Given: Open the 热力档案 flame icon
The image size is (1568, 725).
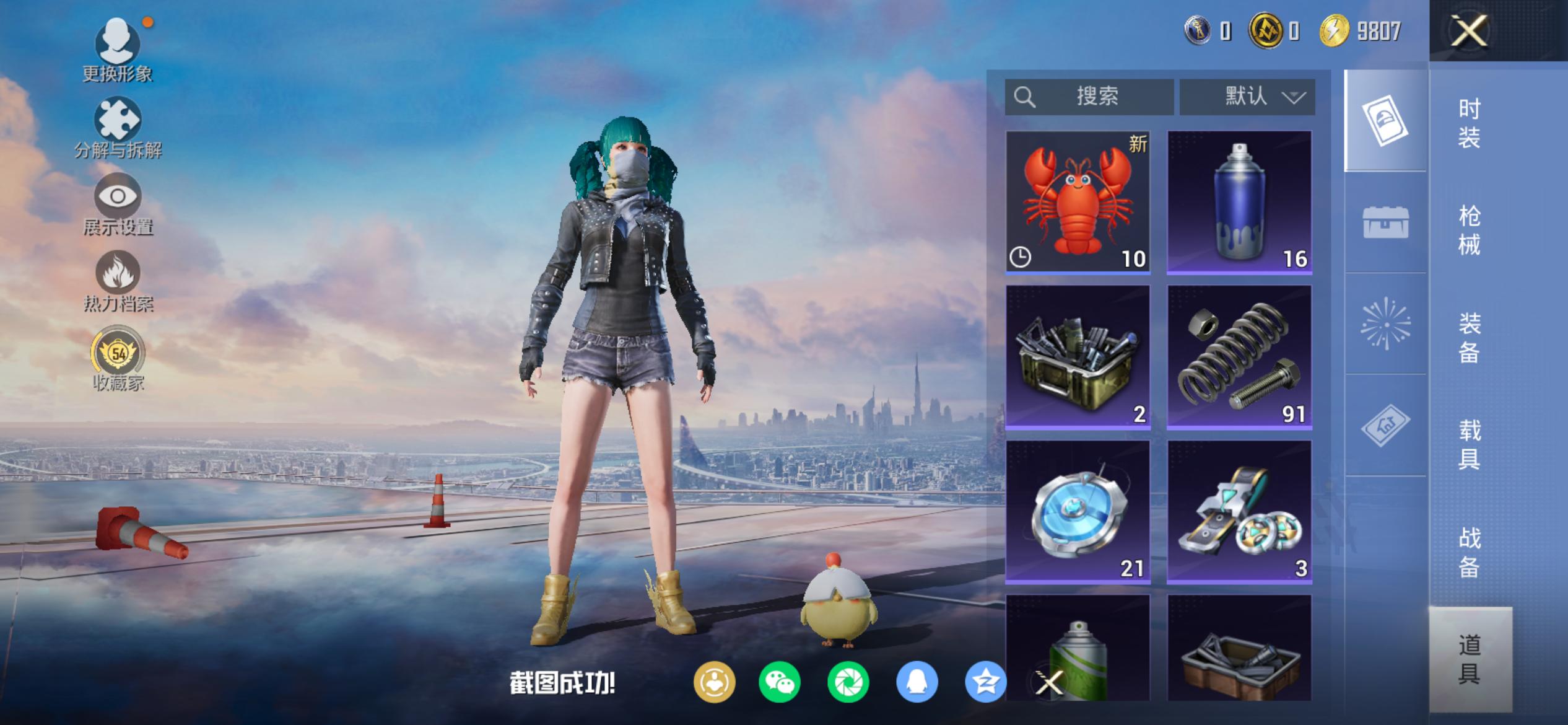Looking at the screenshot, I should (x=118, y=281).
